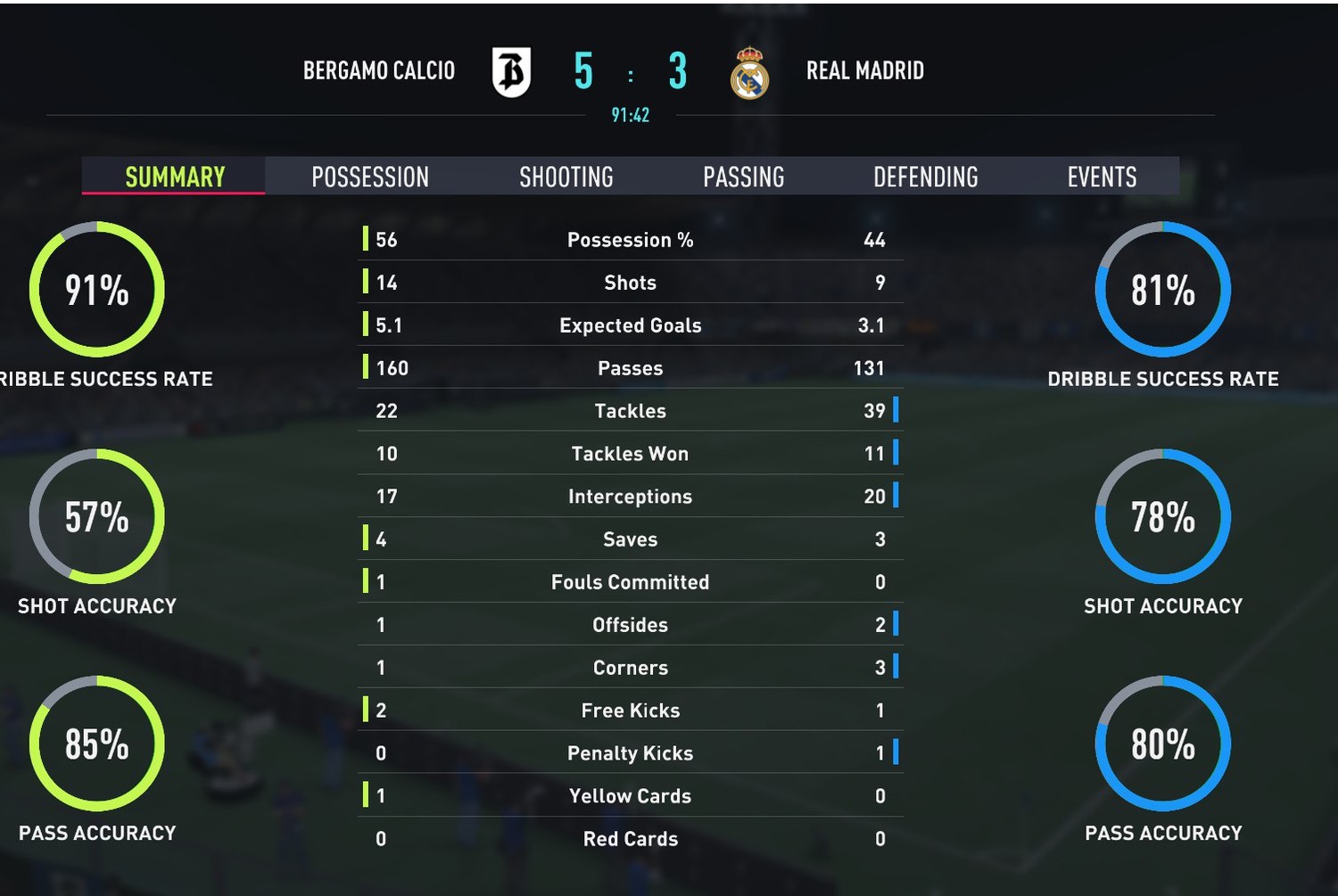Show the Passing tab

click(x=743, y=177)
